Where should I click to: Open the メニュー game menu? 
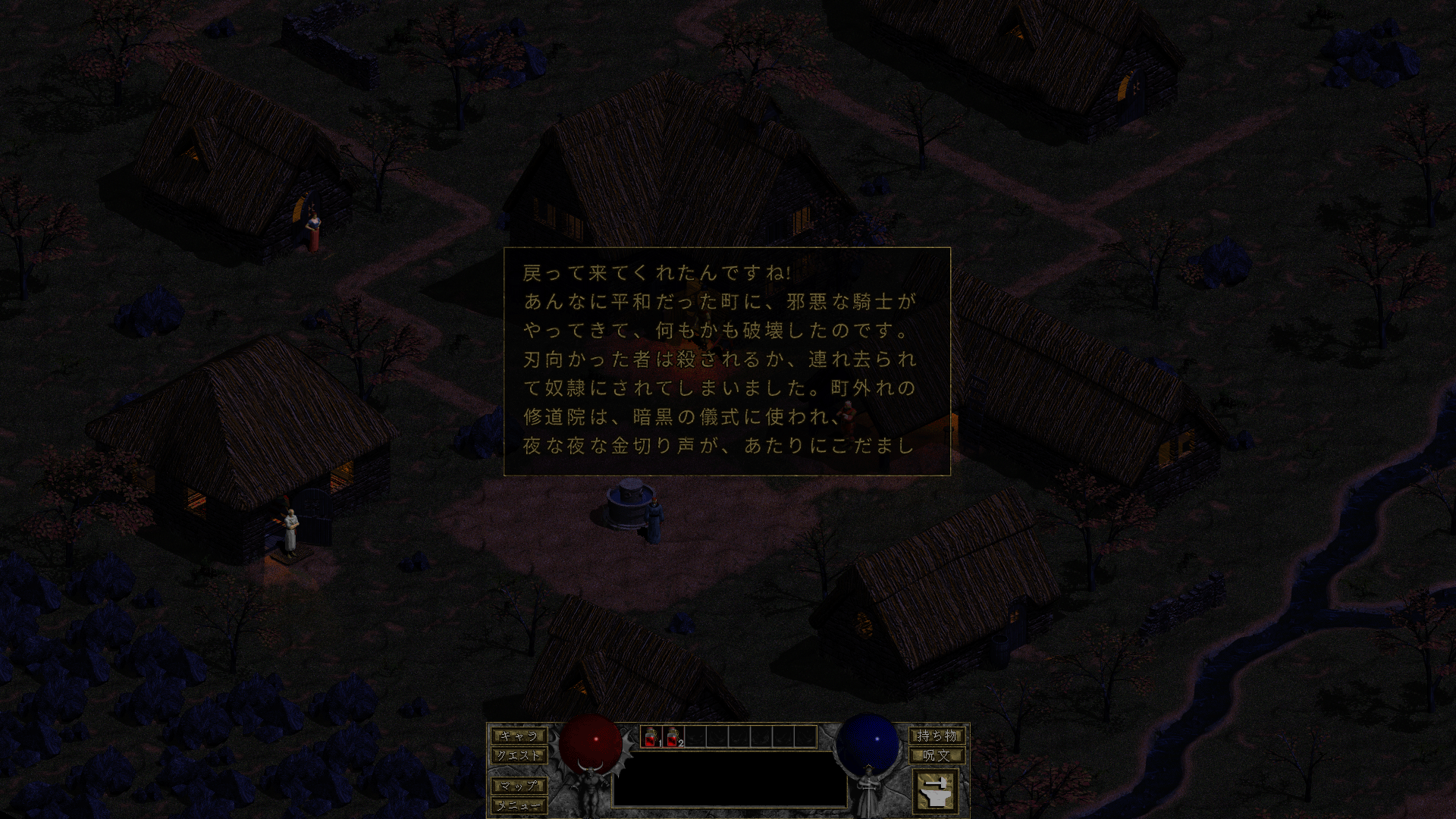tap(519, 806)
